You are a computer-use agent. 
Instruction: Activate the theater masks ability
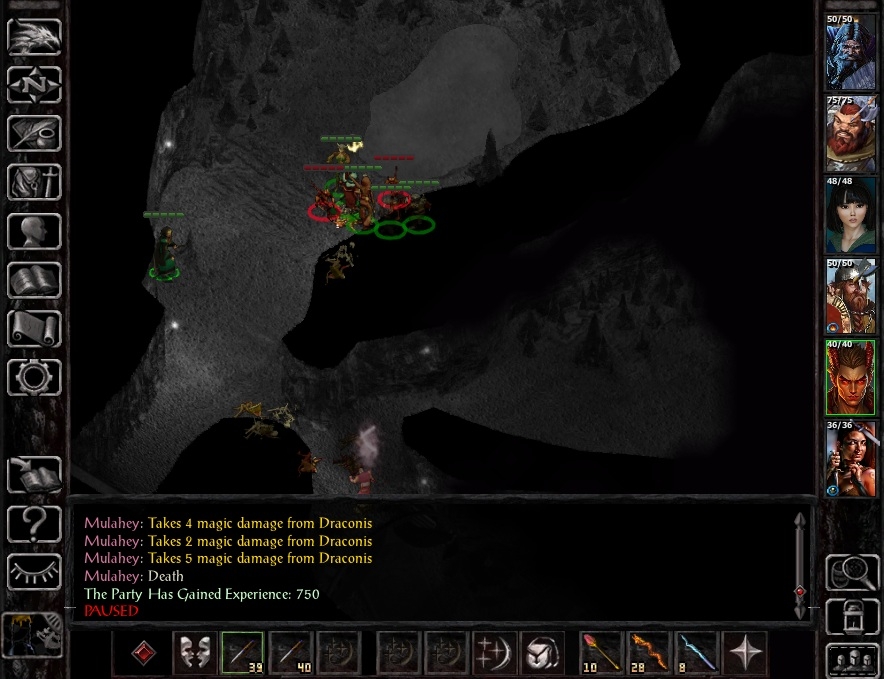194,652
